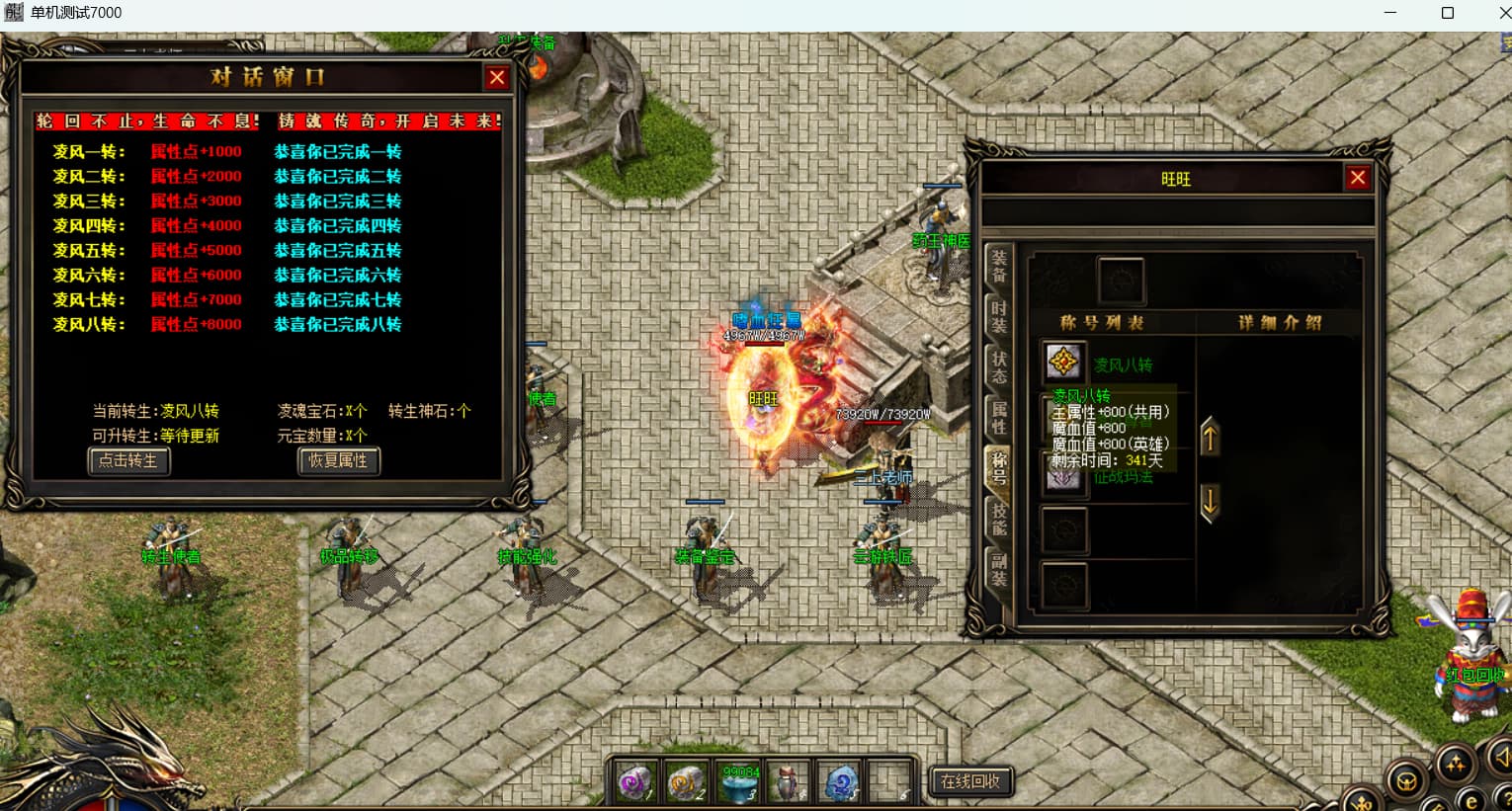Toggle the speaker sound icon
Image resolution: width=1512 pixels, height=811 pixels.
1500,758
